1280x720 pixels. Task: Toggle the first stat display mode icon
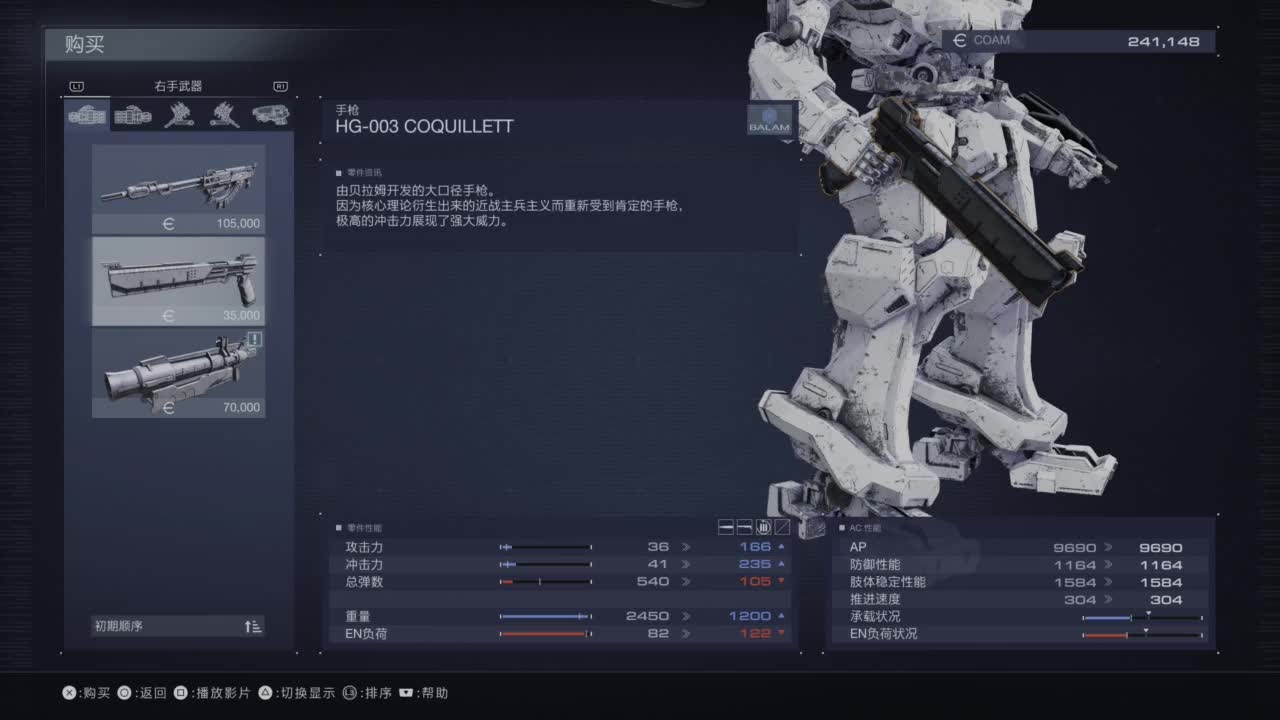click(x=724, y=527)
